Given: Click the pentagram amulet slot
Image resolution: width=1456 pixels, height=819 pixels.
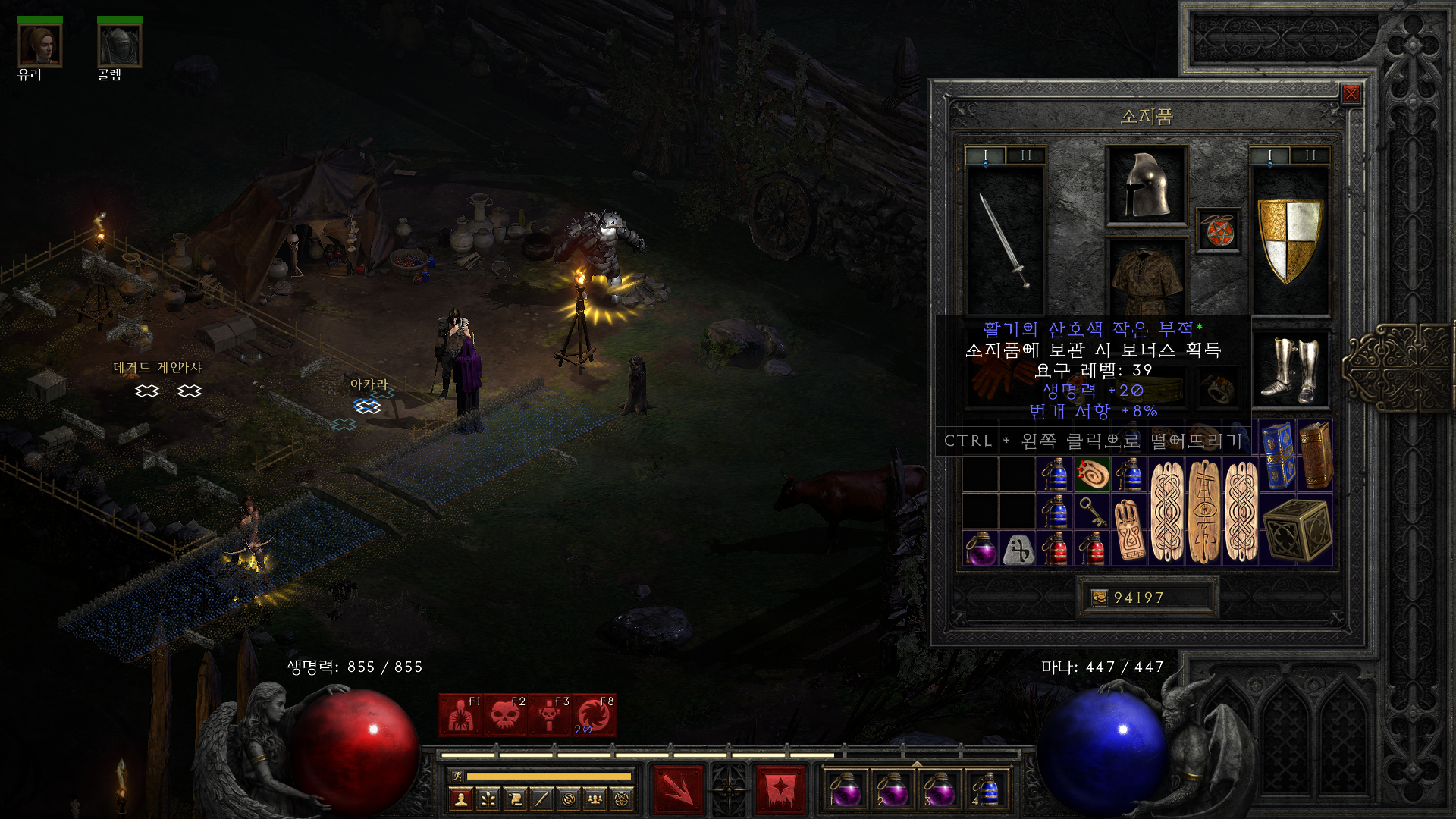Looking at the screenshot, I should coord(1218,231).
